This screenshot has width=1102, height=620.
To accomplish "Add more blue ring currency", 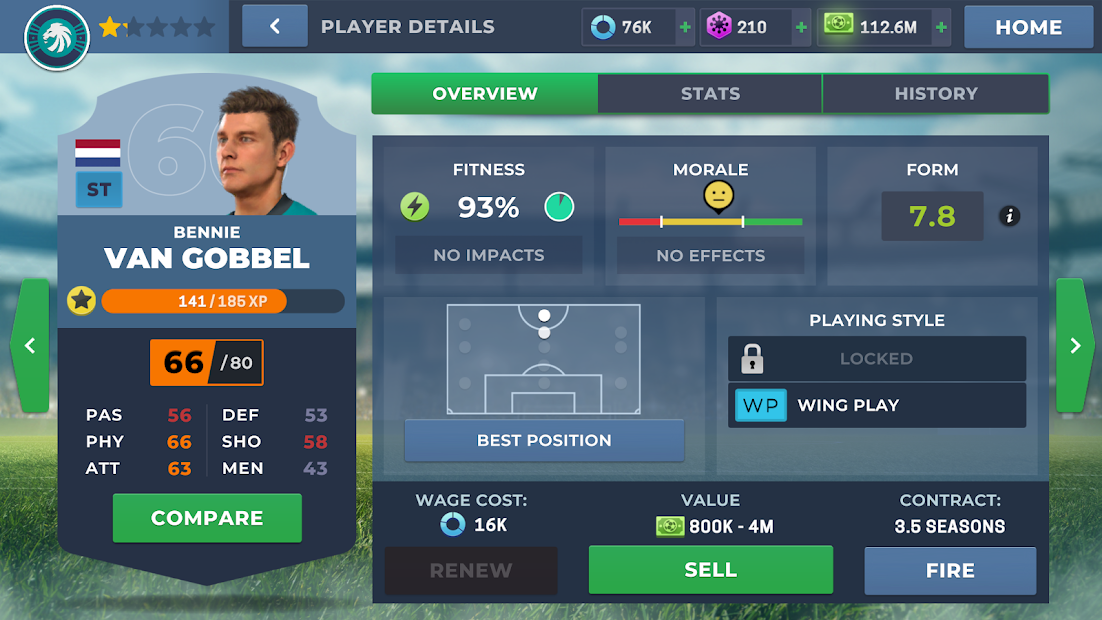I will 685,28.
